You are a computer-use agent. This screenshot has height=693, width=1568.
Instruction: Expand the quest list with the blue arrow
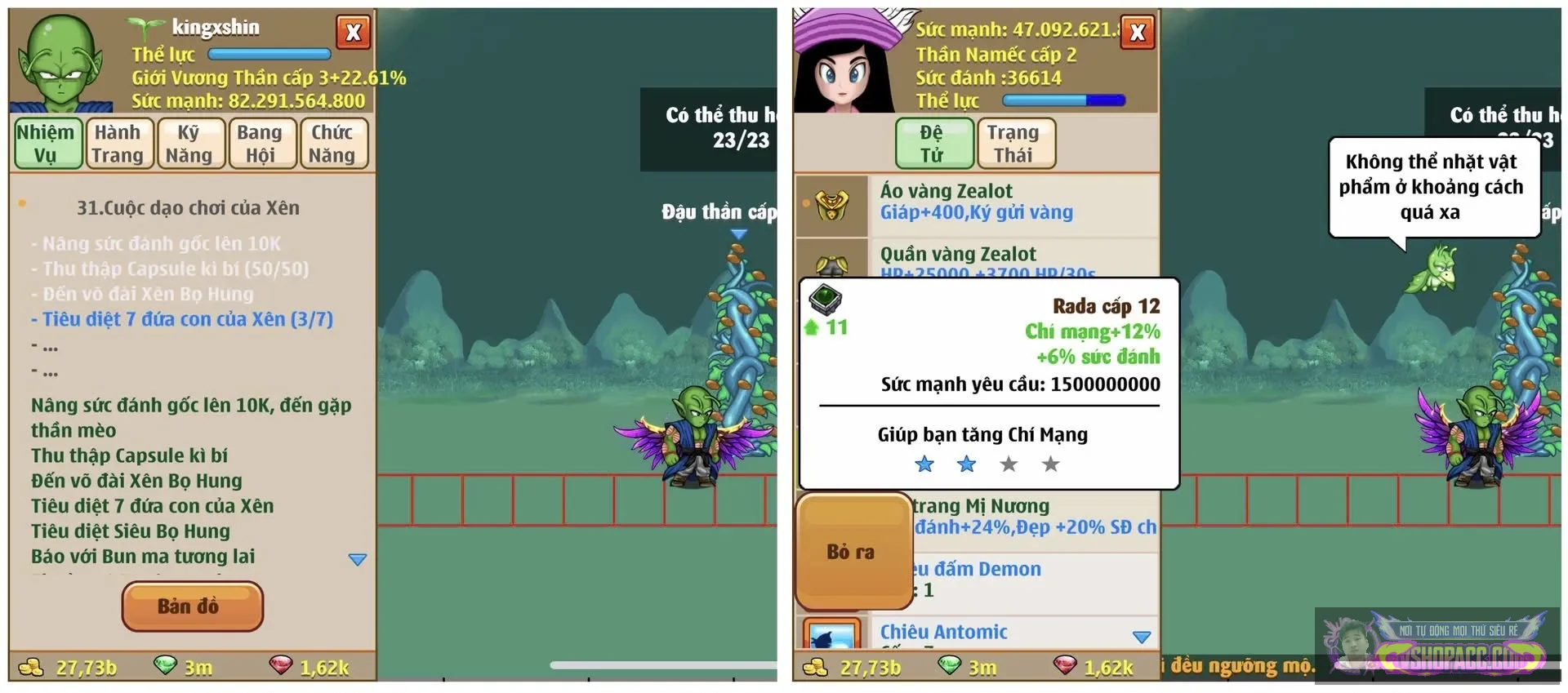(357, 558)
